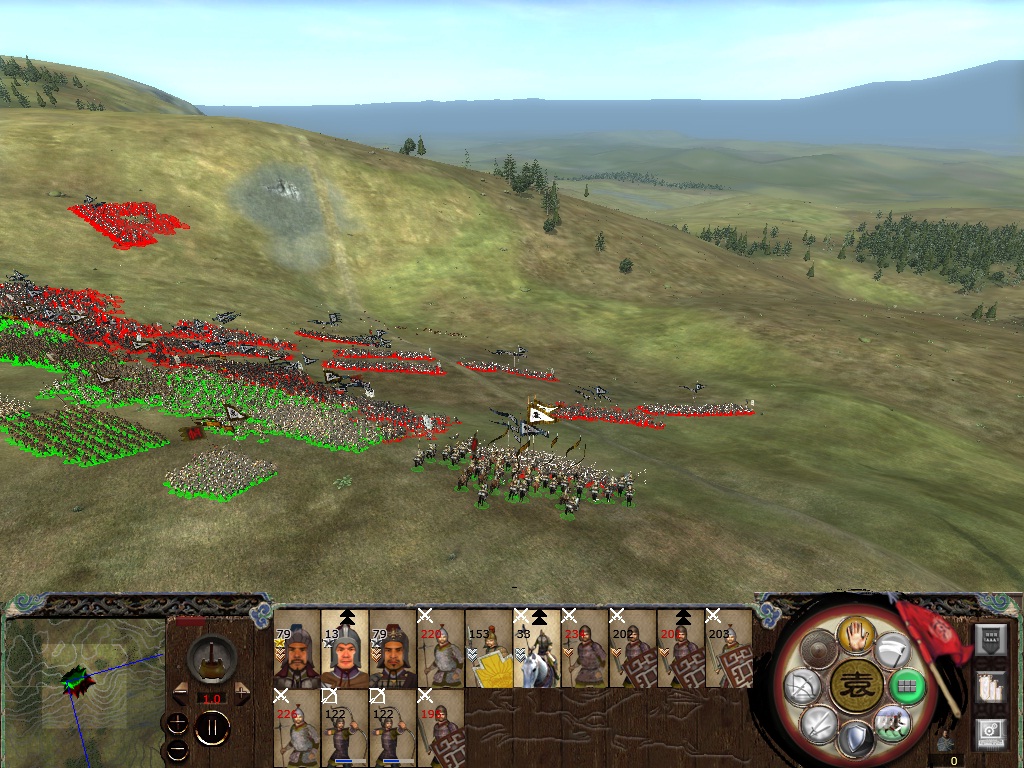
Task: Select the swordsmen unit card with 198 men
Action: click(x=441, y=728)
